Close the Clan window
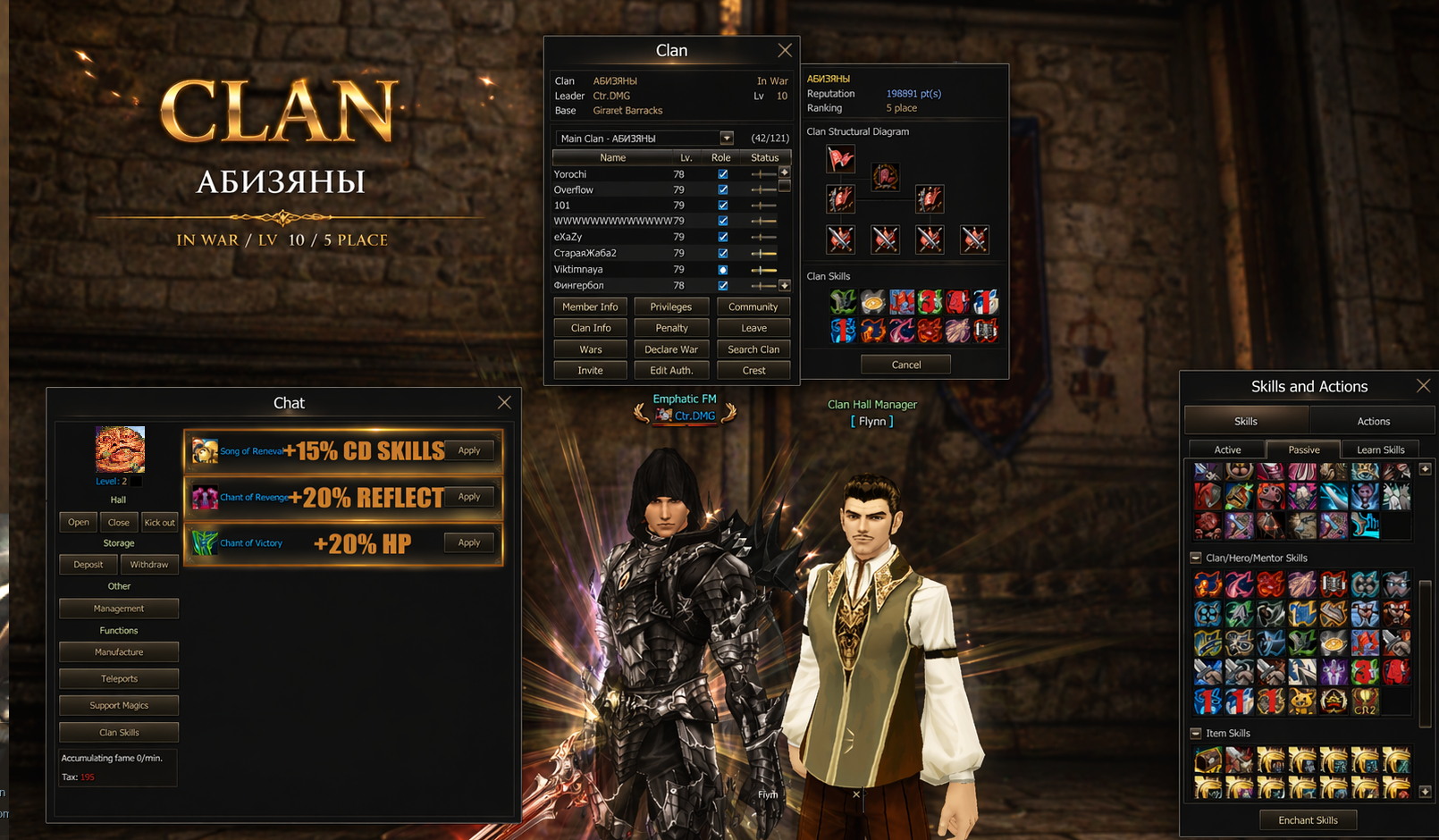The height and width of the screenshot is (840, 1439). tap(784, 51)
